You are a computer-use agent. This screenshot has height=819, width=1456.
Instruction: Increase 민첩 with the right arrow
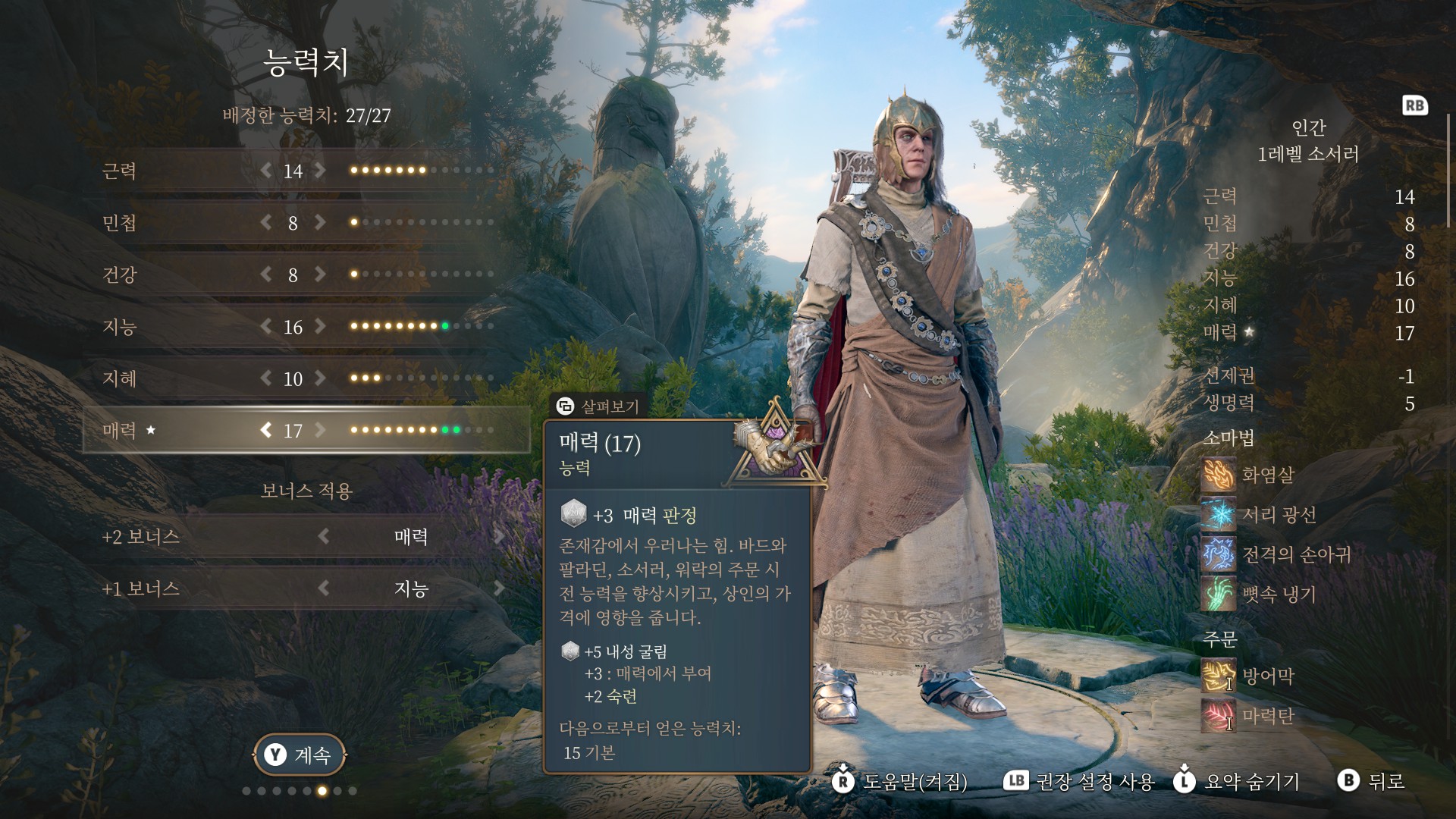pos(321,222)
